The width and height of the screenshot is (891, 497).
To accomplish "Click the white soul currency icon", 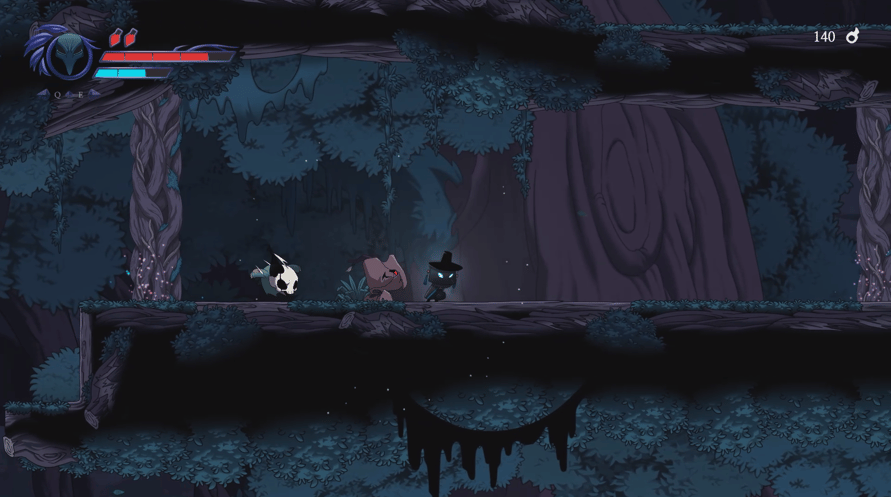I will pos(853,36).
